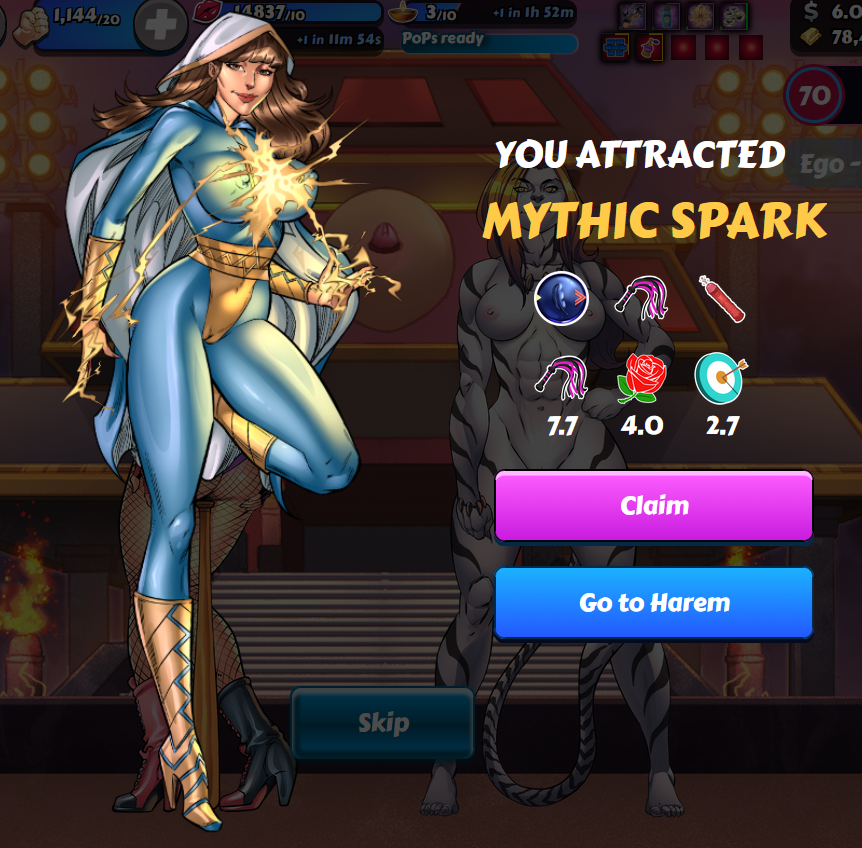Select the red firecracker class icon

722,299
